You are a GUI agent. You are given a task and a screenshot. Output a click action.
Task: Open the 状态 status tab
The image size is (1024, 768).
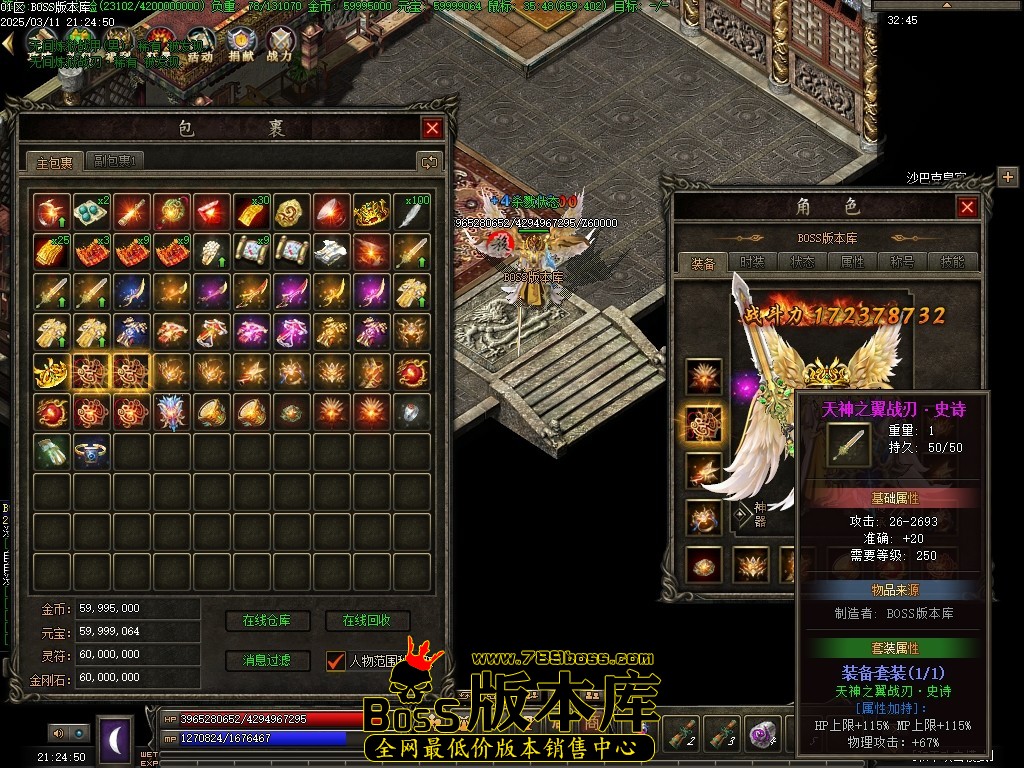803,262
